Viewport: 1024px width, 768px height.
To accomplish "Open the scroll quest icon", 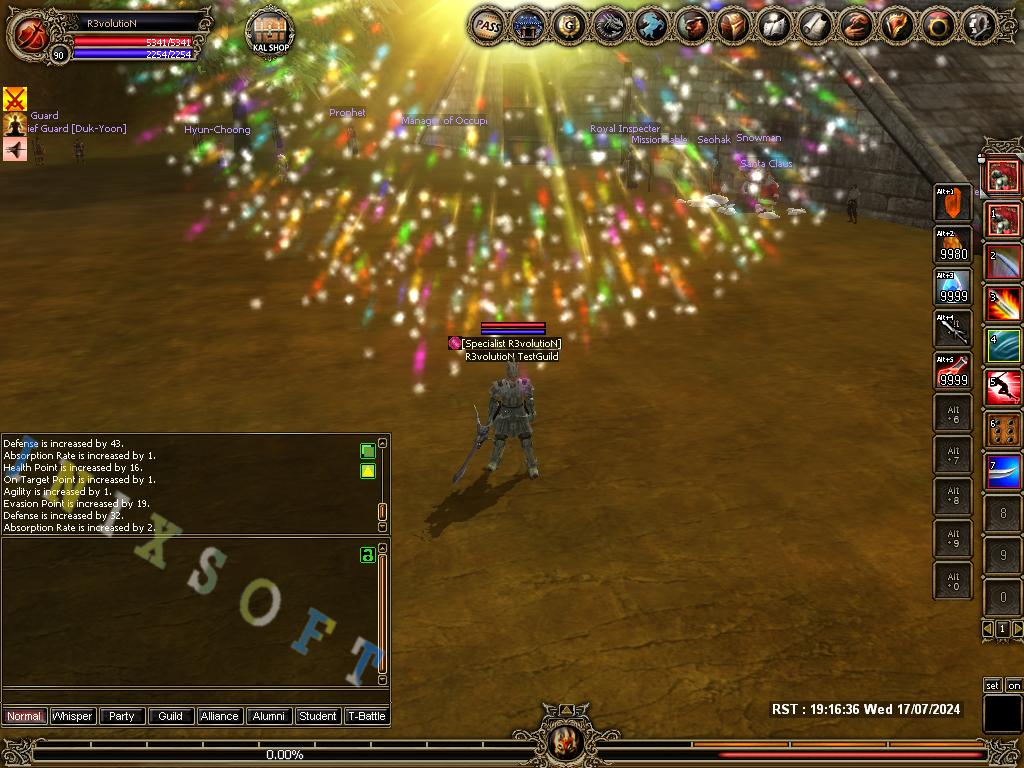I will pos(815,26).
